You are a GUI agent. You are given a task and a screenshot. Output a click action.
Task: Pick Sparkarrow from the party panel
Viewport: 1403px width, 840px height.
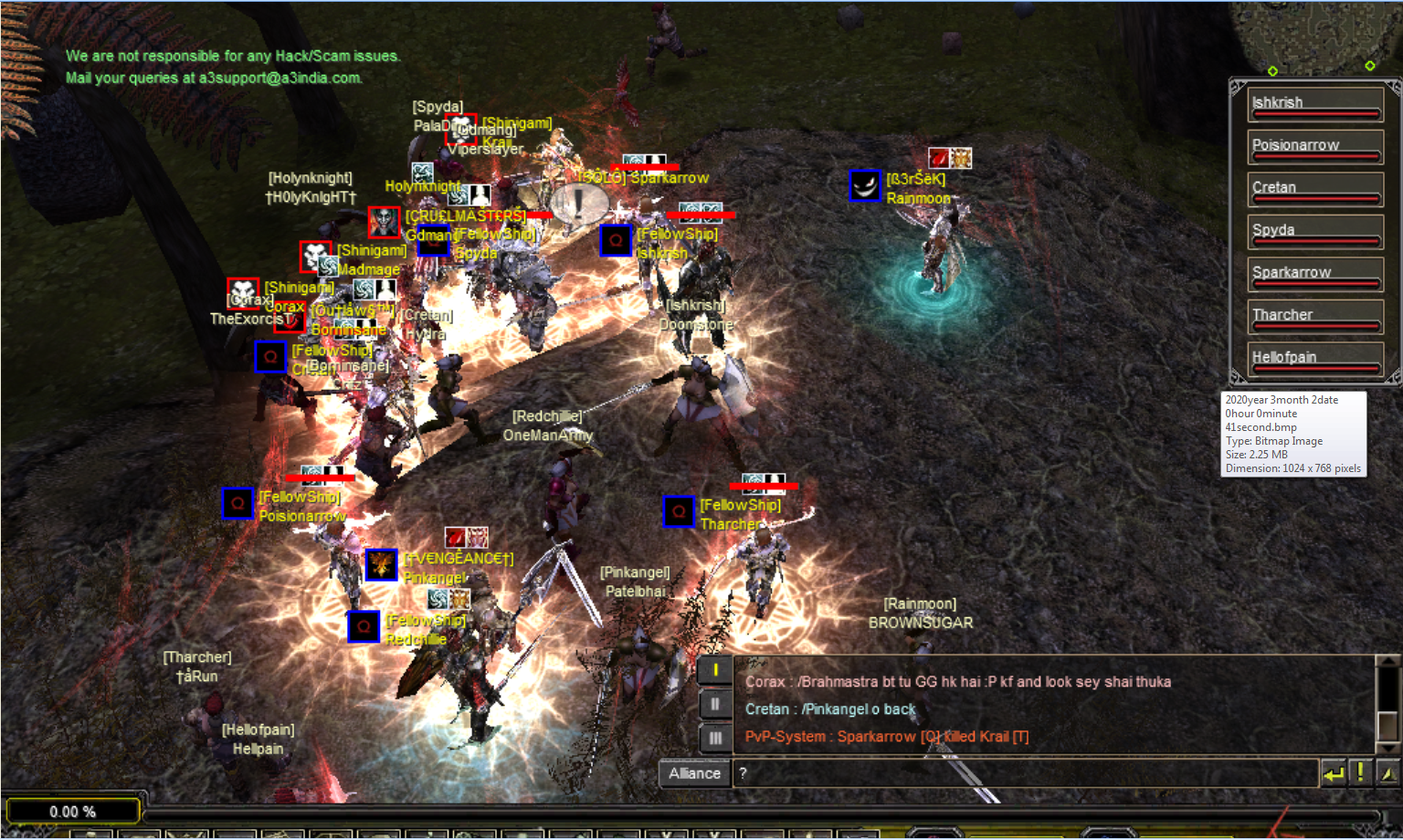(1314, 274)
